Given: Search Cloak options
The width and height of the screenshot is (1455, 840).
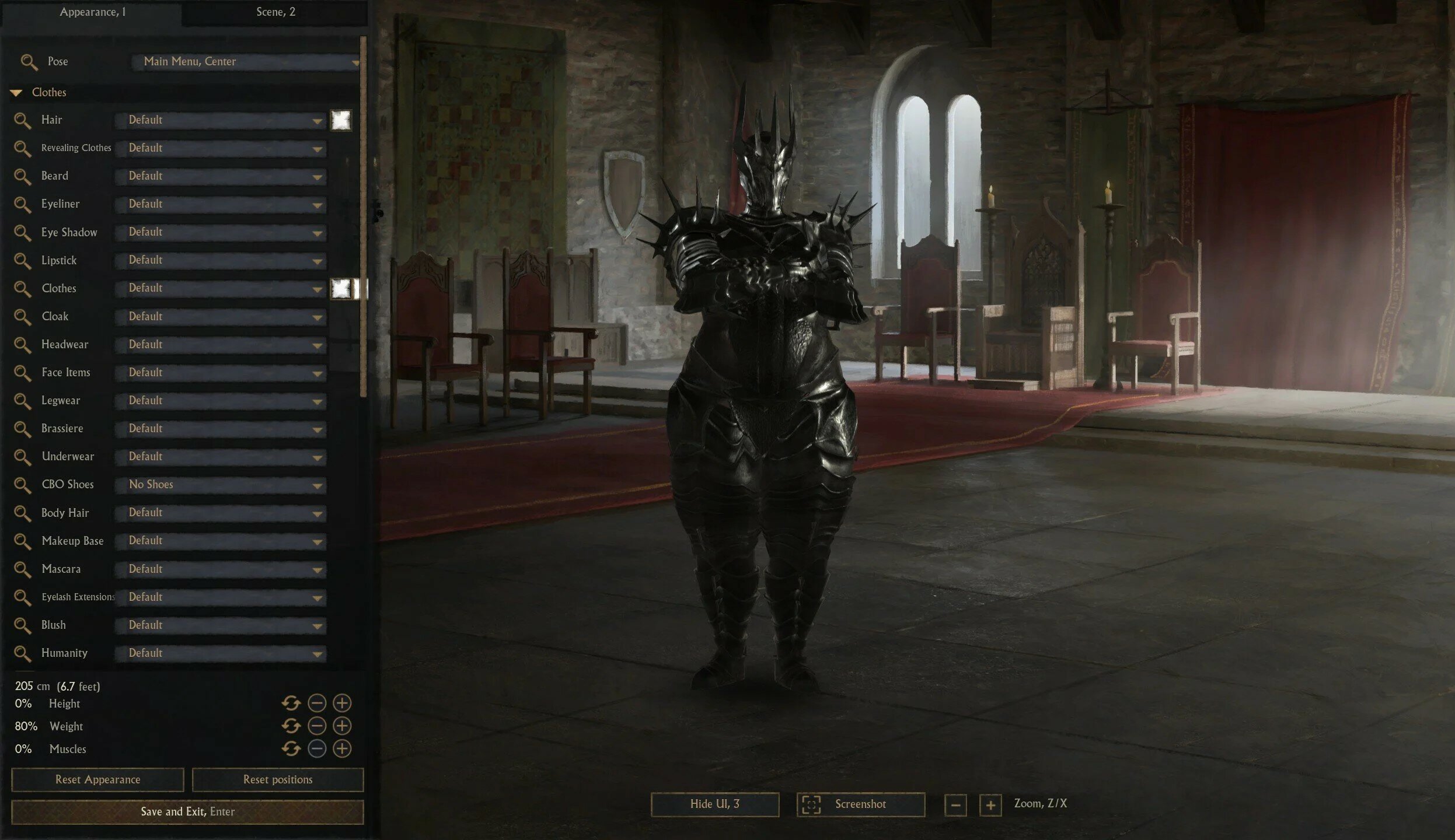Looking at the screenshot, I should (24, 317).
